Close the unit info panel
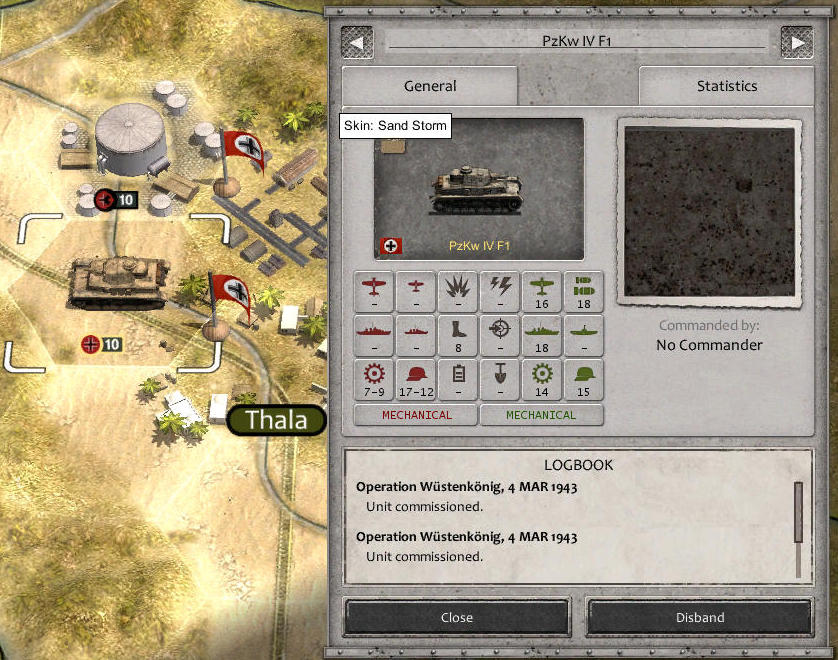The width and height of the screenshot is (838, 660). pos(457,617)
